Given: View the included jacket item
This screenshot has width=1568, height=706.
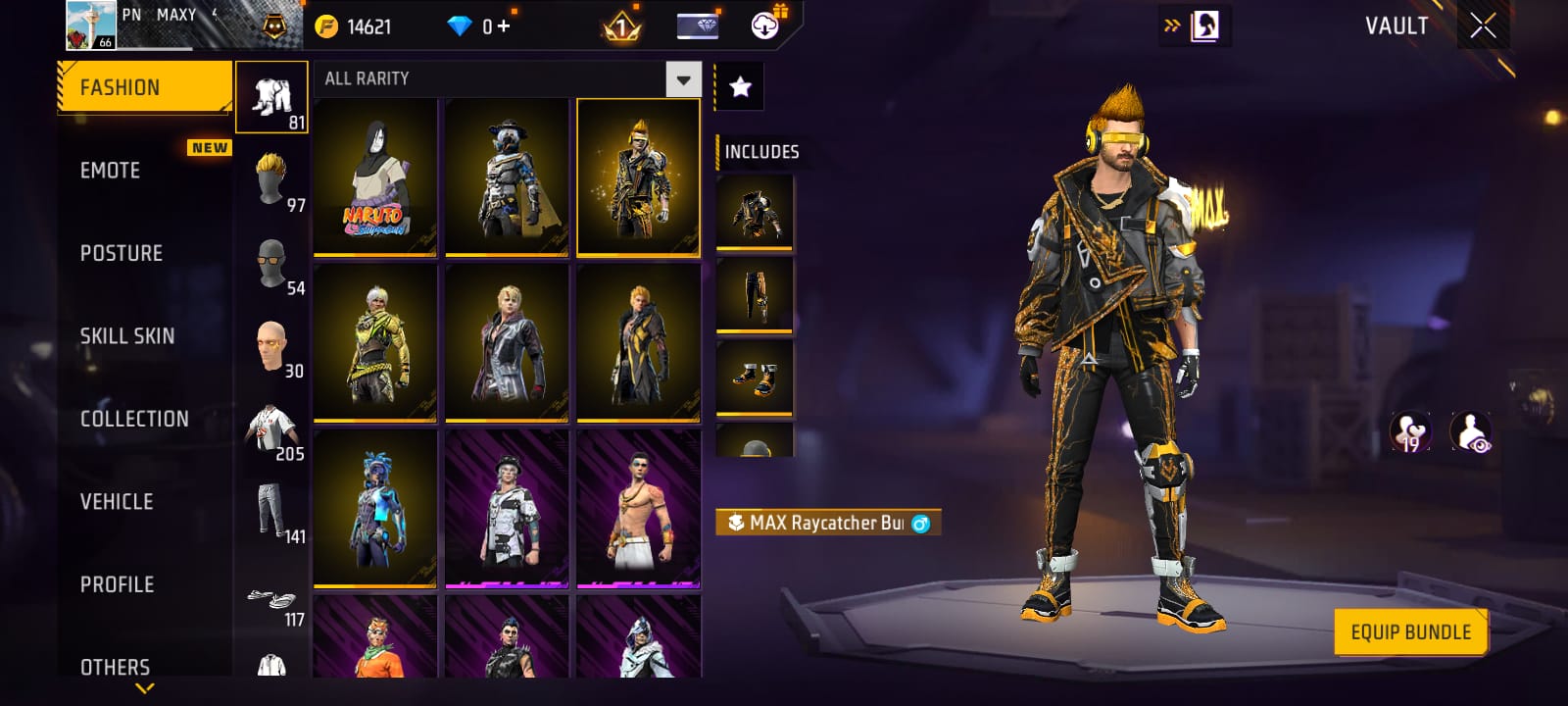Looking at the screenshot, I should pos(754,212).
